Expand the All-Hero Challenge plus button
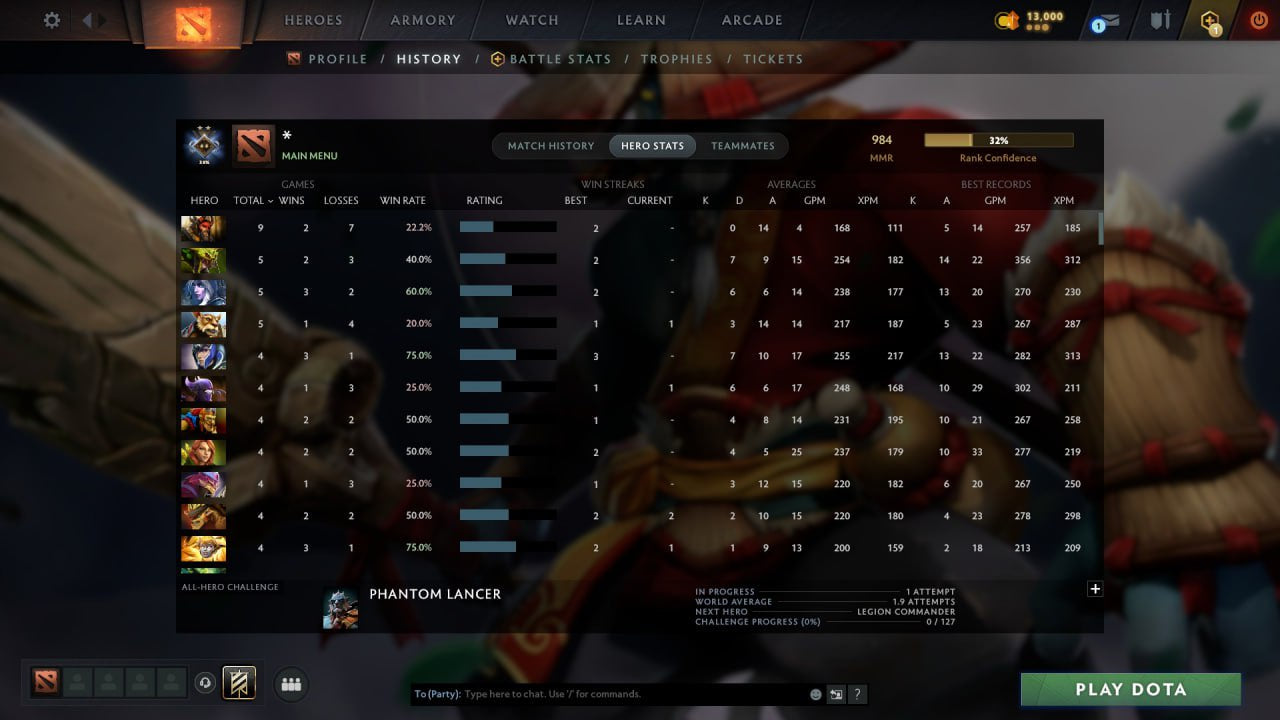The image size is (1280, 720). coord(1094,589)
